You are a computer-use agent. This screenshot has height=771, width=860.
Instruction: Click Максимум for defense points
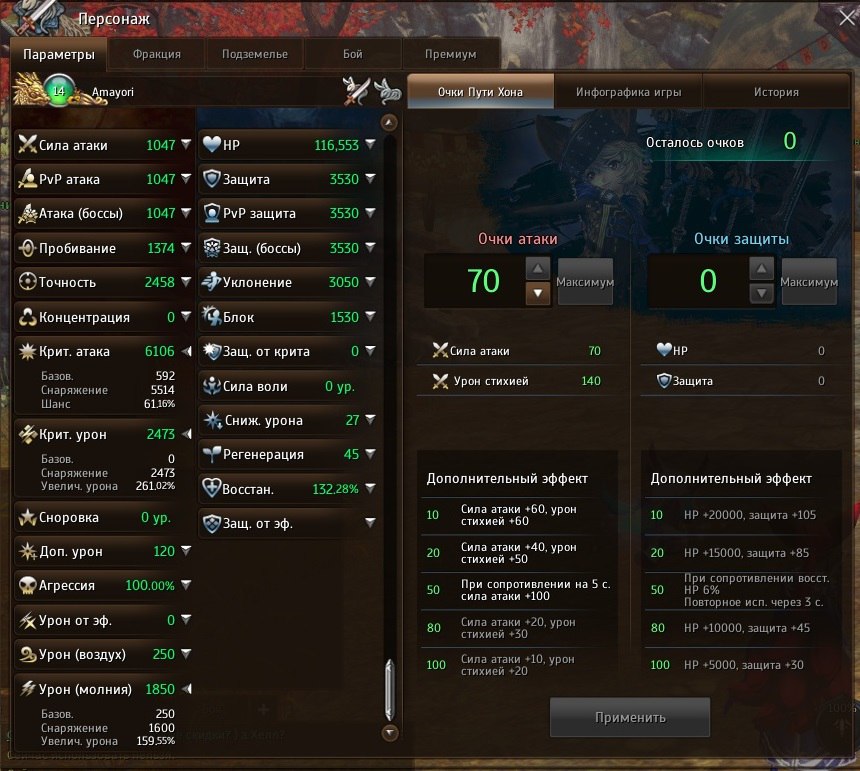pyautogui.click(x=809, y=282)
